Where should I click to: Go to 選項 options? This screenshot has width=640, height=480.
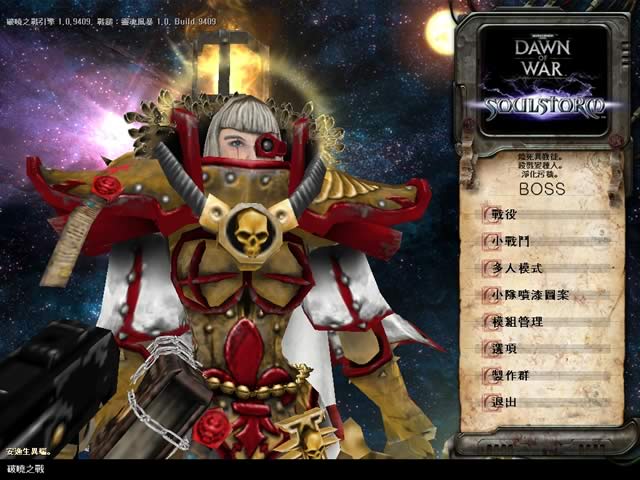tap(504, 348)
